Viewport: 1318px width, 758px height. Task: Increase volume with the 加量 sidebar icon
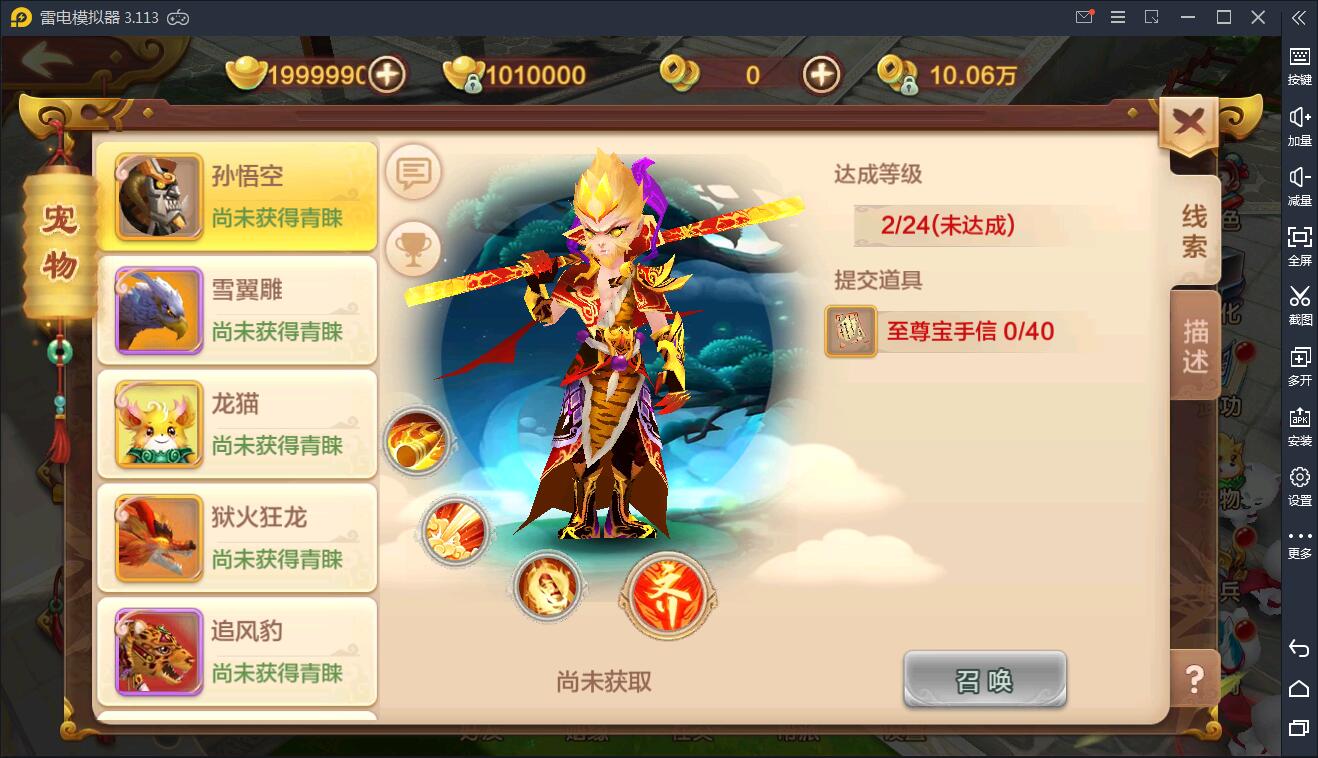point(1299,127)
